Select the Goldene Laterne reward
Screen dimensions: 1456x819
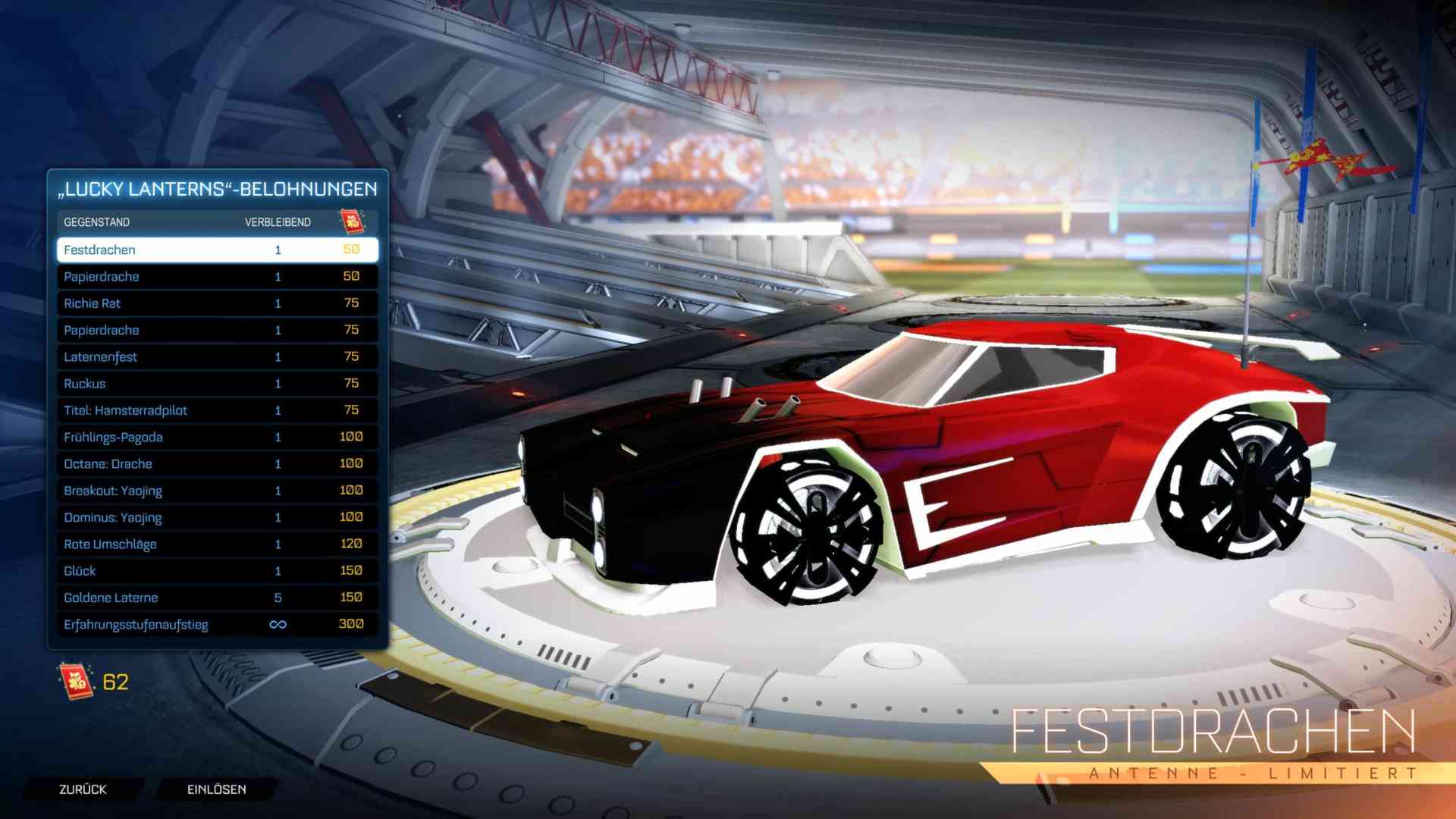coord(216,598)
